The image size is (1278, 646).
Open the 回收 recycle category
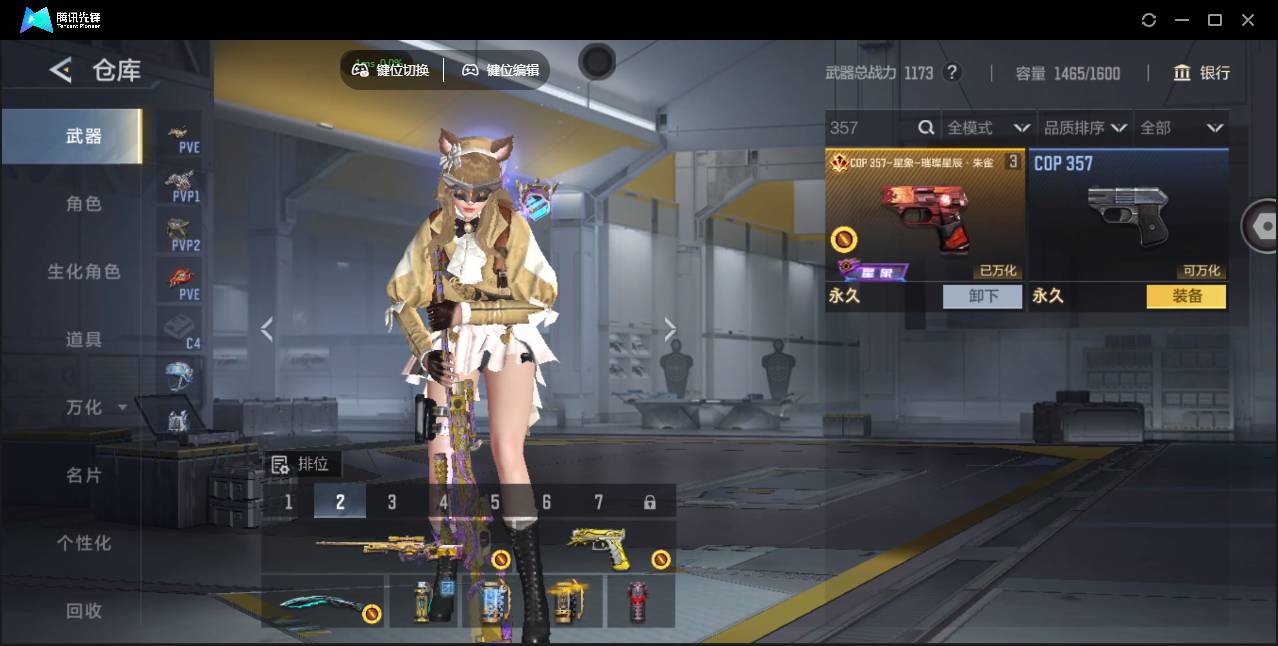tap(84, 611)
